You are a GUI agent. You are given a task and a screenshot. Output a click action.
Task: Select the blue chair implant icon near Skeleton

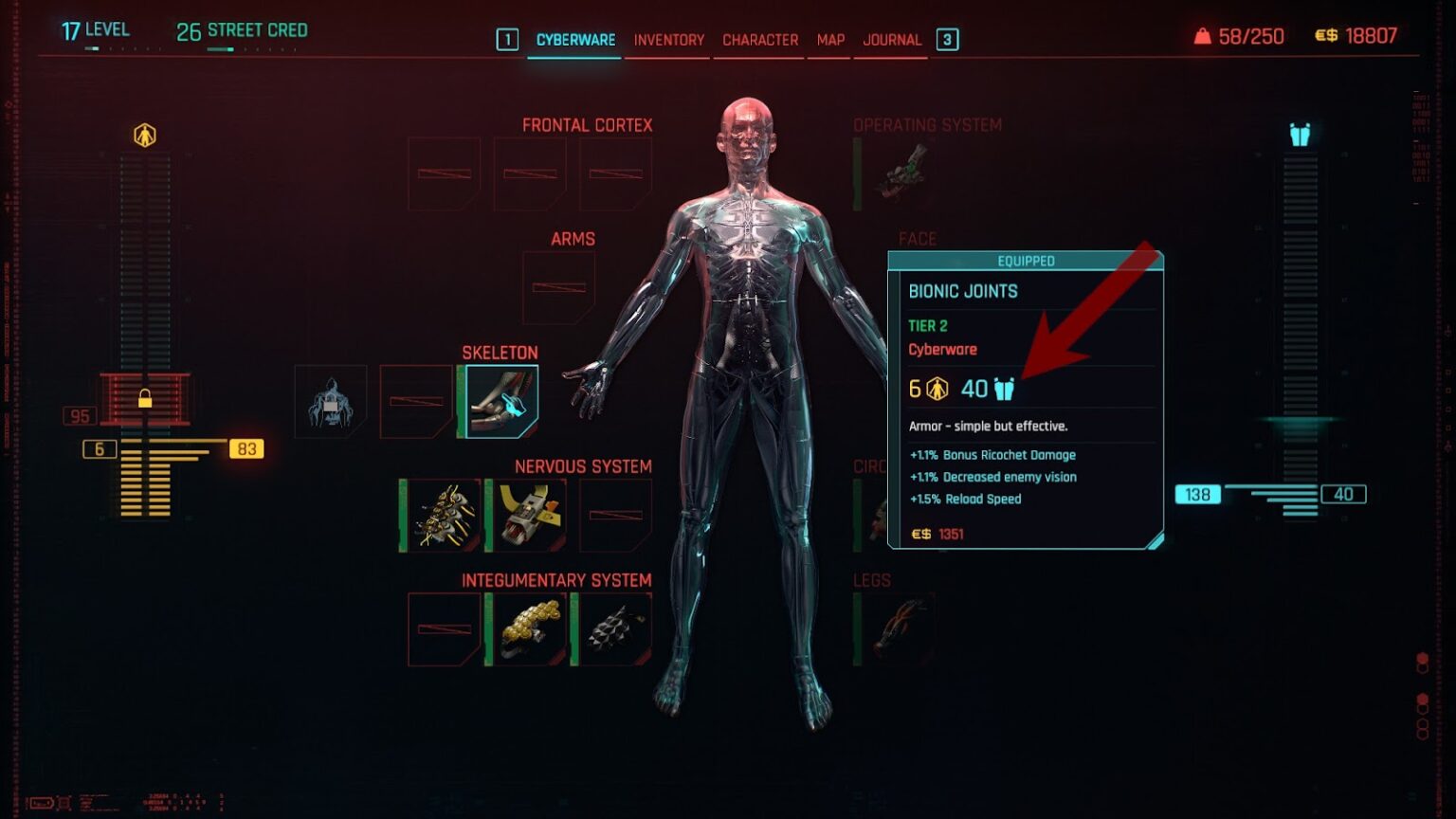[330, 401]
